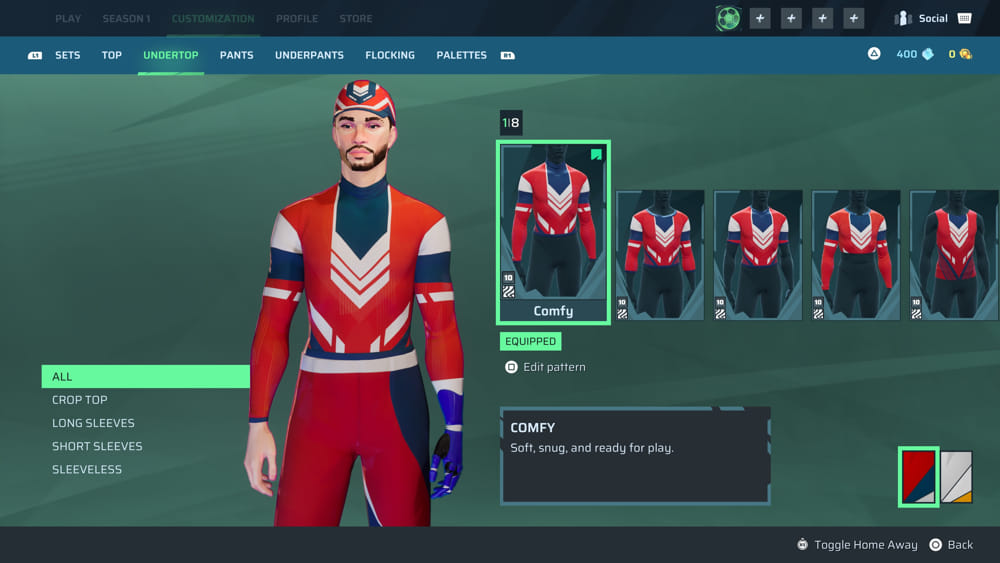
Task: Choose the red and navy home palette
Action: 918,477
